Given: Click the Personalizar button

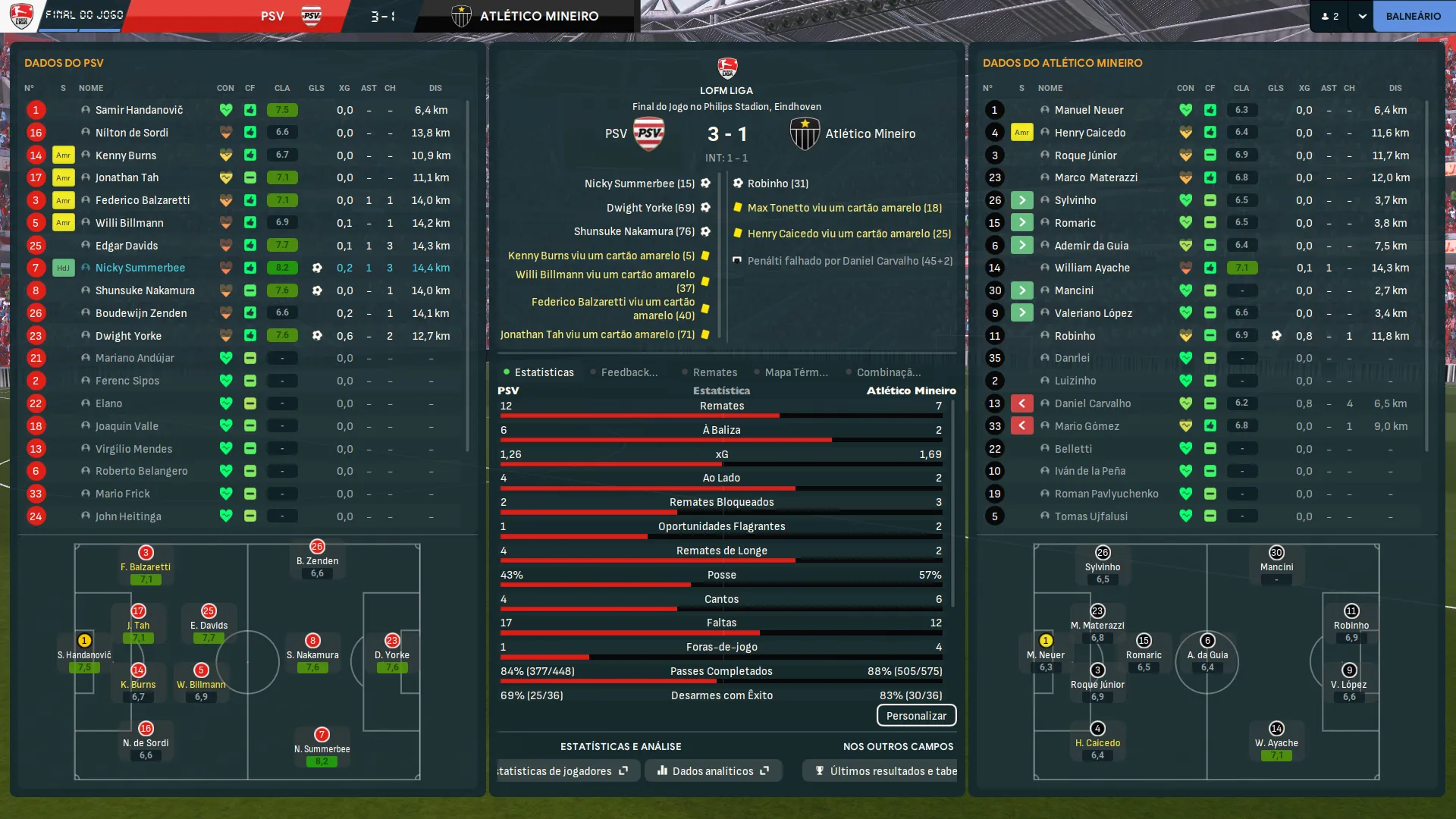Looking at the screenshot, I should [916, 716].
